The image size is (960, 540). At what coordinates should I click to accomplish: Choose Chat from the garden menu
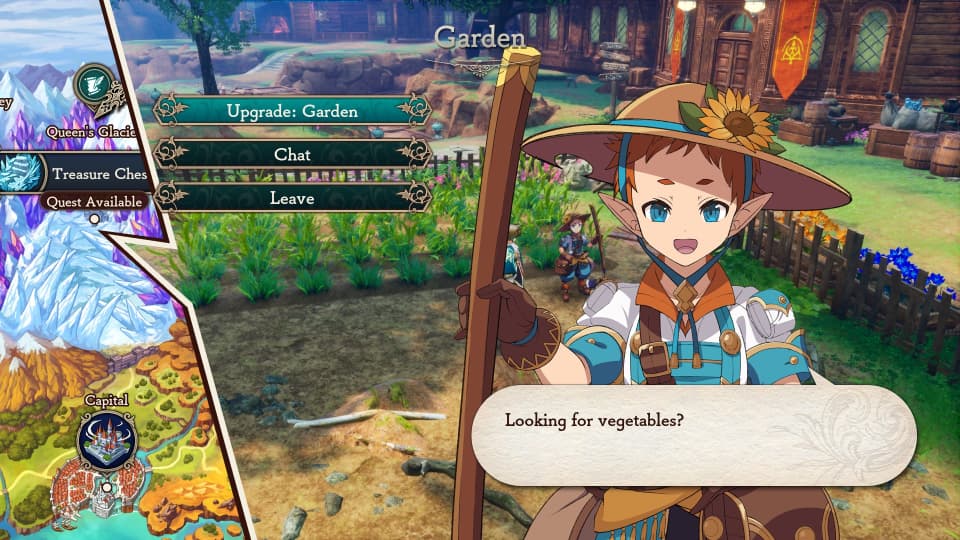tap(292, 154)
